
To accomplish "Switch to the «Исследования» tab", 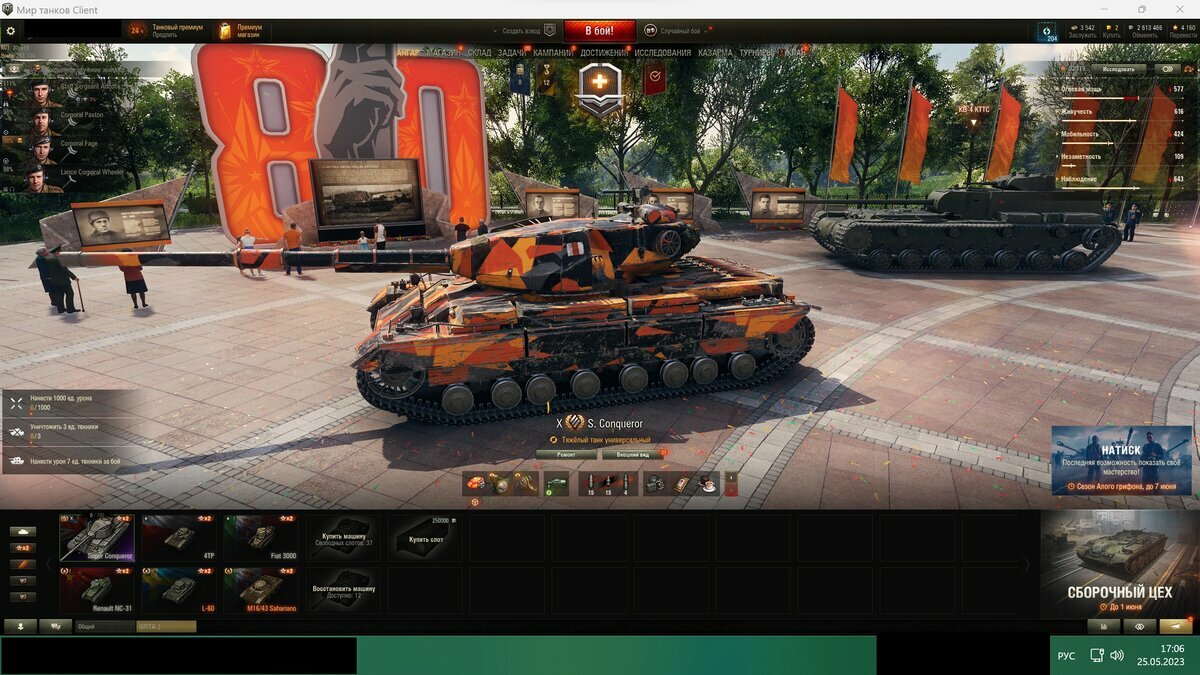I will pyautogui.click(x=662, y=53).
